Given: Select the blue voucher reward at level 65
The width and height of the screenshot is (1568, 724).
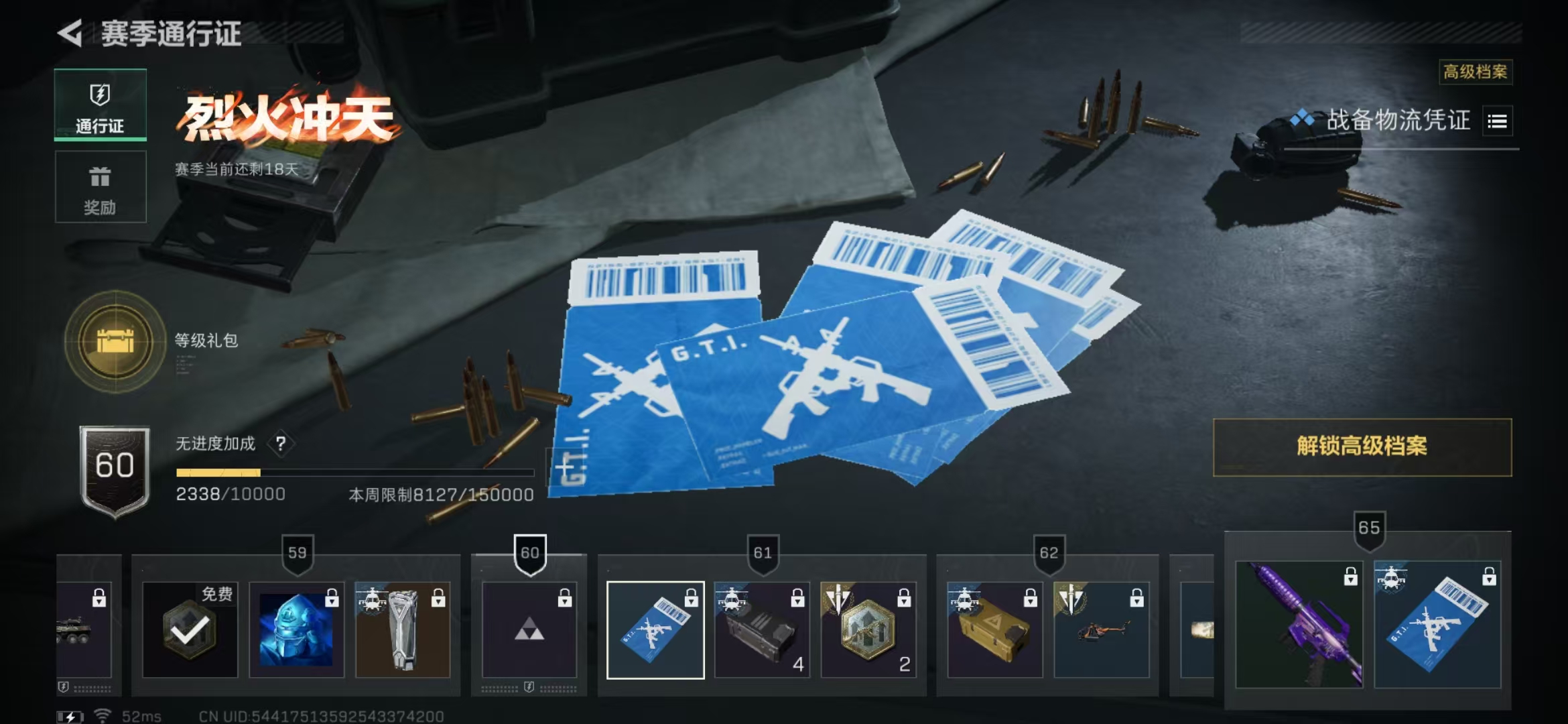Looking at the screenshot, I should [x=1437, y=625].
